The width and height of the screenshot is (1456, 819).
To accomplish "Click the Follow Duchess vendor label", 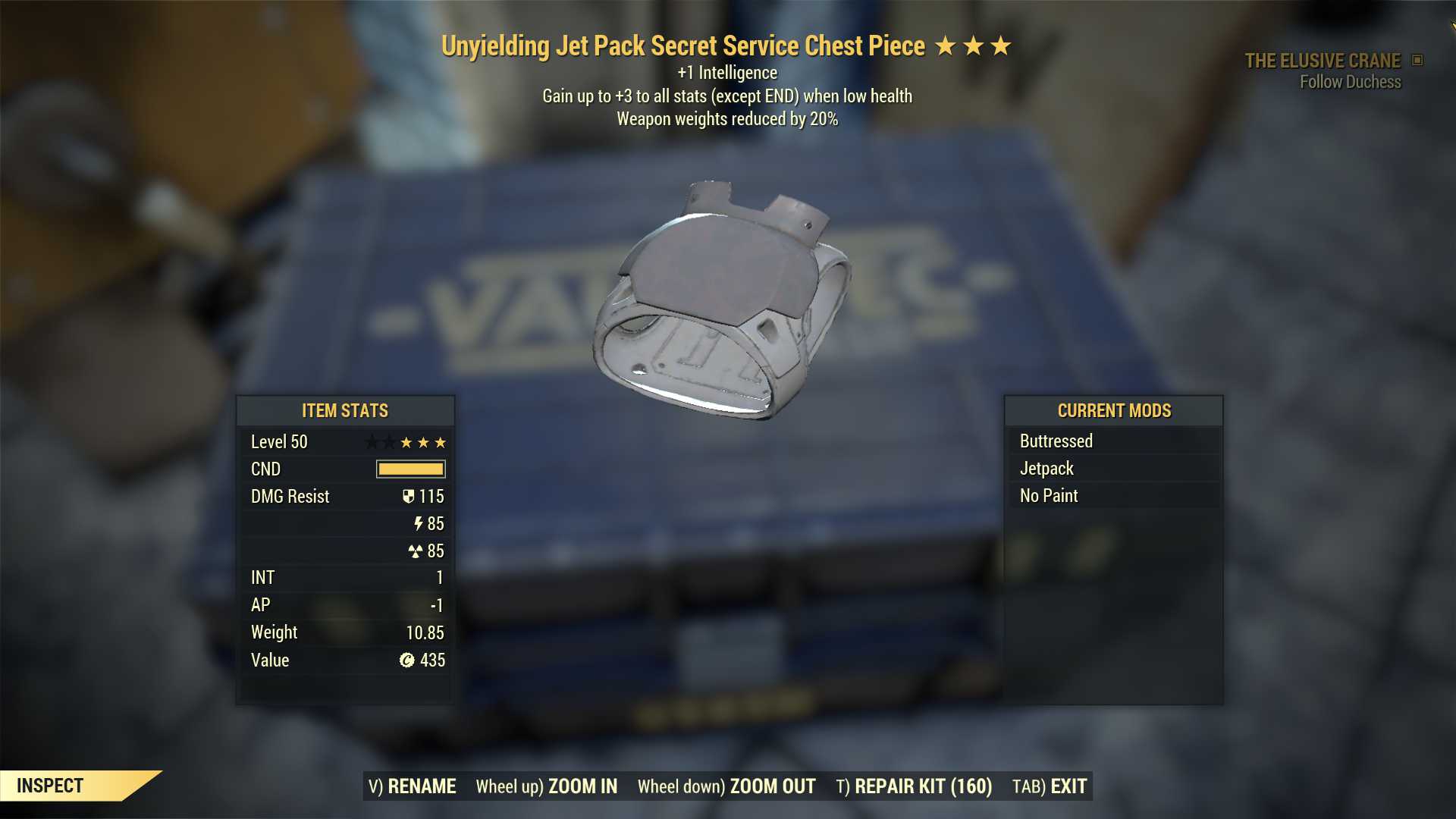I will point(1350,82).
